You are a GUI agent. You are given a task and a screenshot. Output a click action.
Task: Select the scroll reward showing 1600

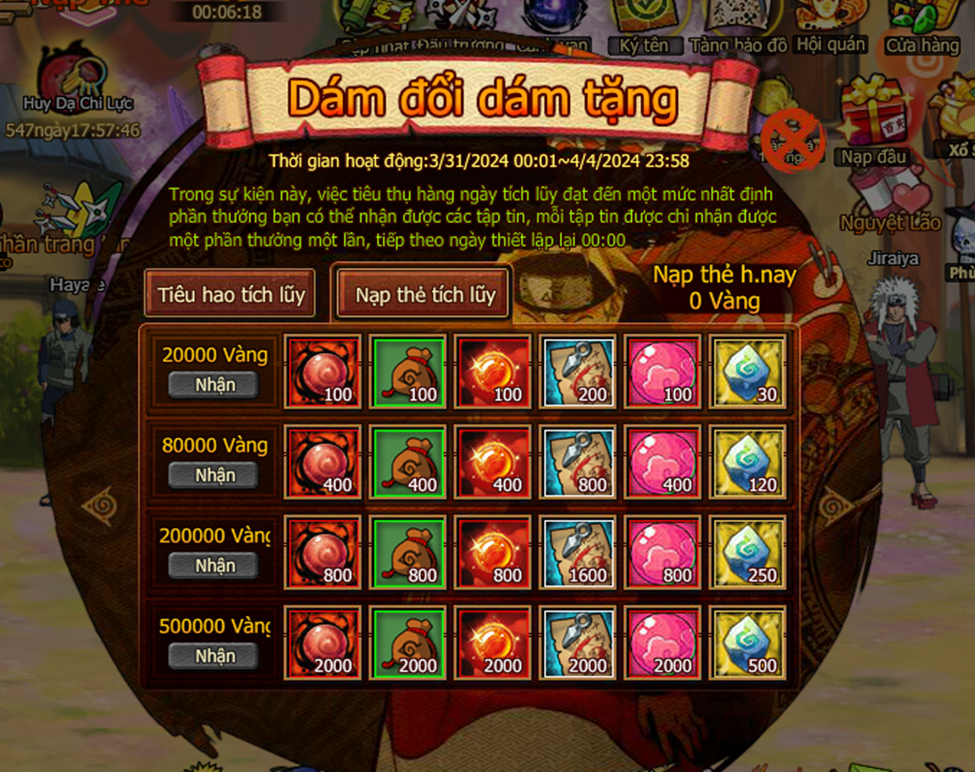[x=578, y=552]
